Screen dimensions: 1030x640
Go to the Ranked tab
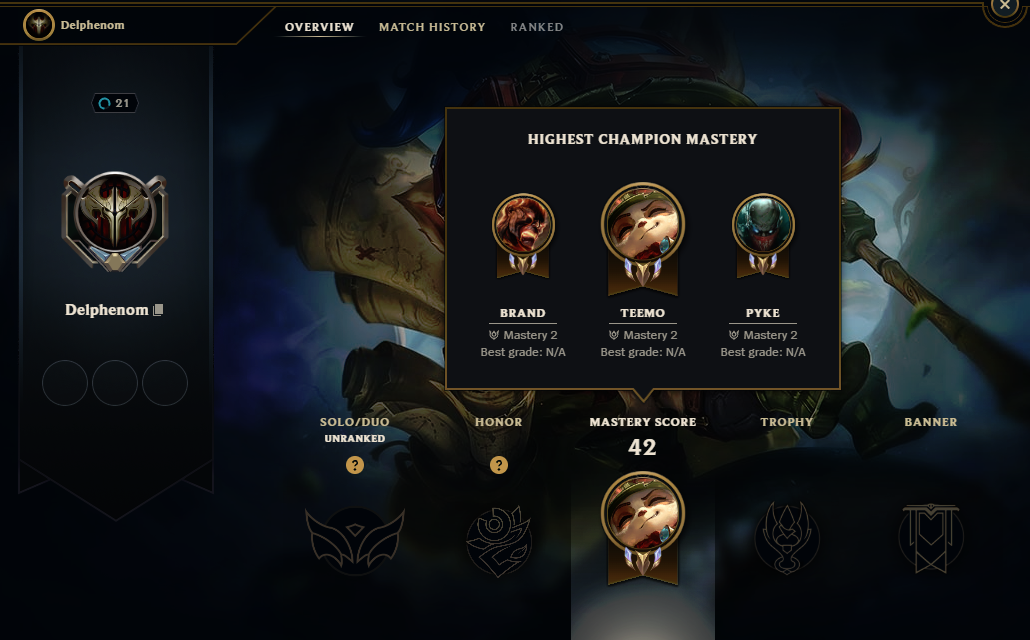tap(537, 27)
